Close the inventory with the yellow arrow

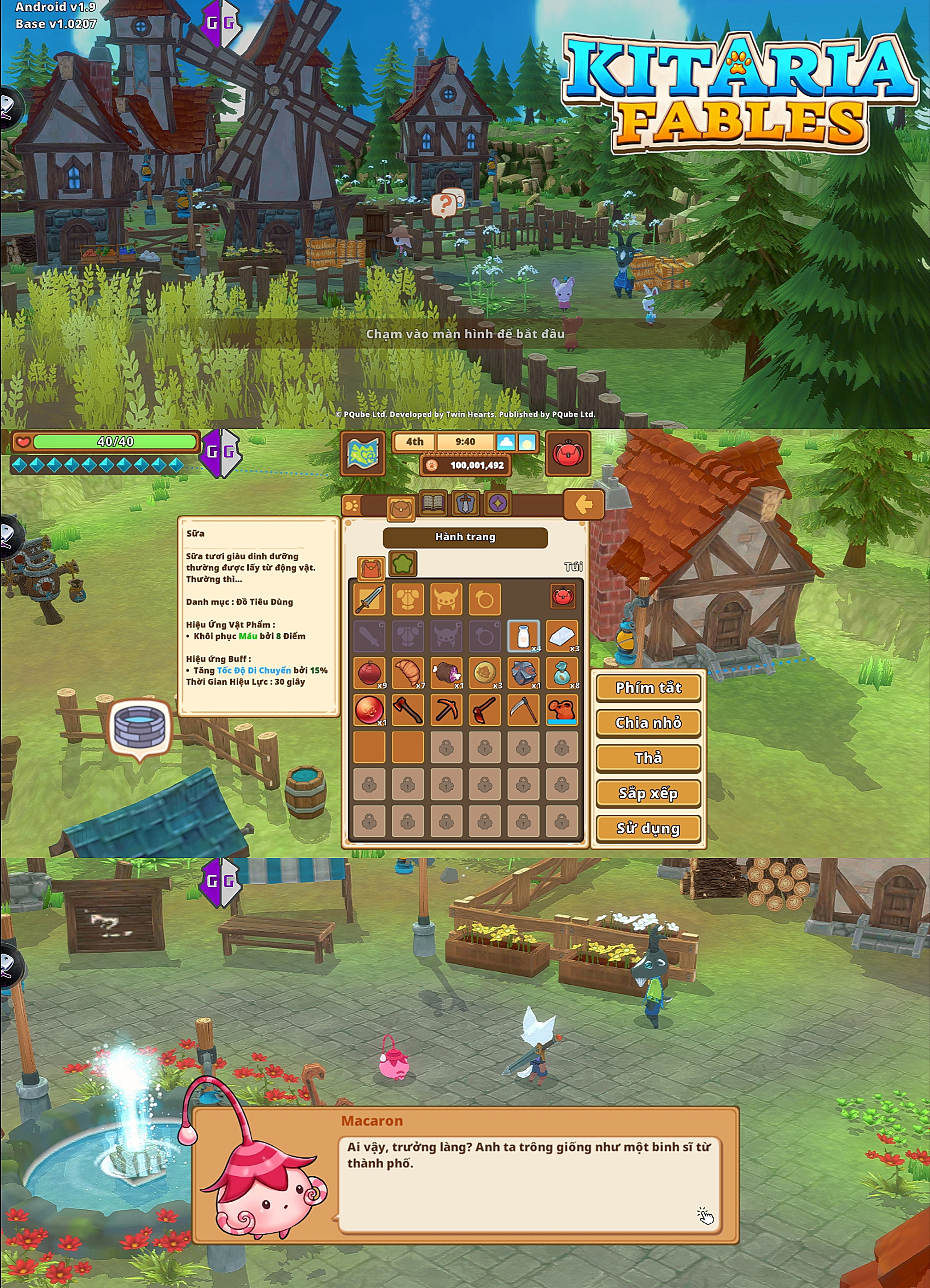[583, 504]
